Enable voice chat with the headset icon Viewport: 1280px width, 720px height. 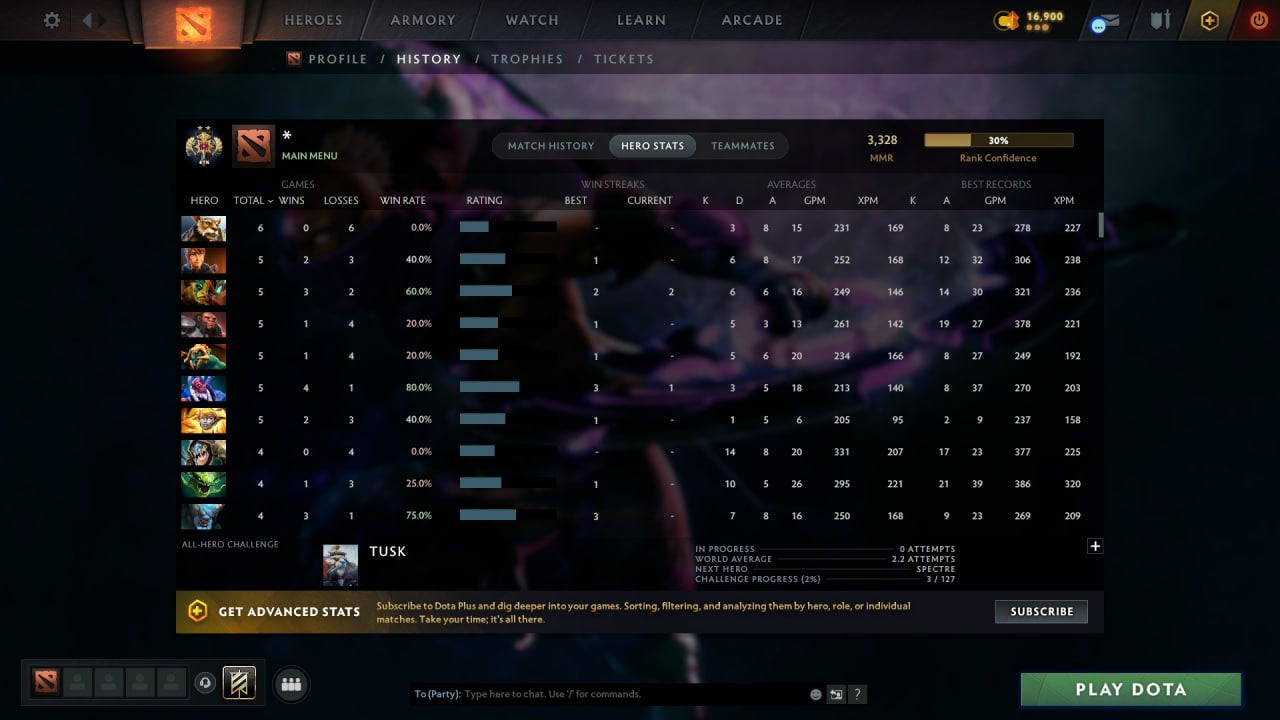click(207, 682)
